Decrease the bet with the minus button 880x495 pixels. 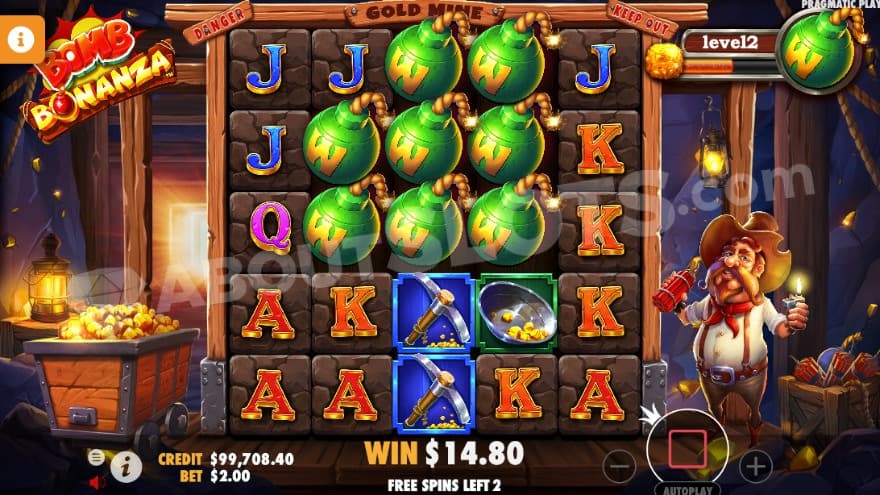pos(620,466)
